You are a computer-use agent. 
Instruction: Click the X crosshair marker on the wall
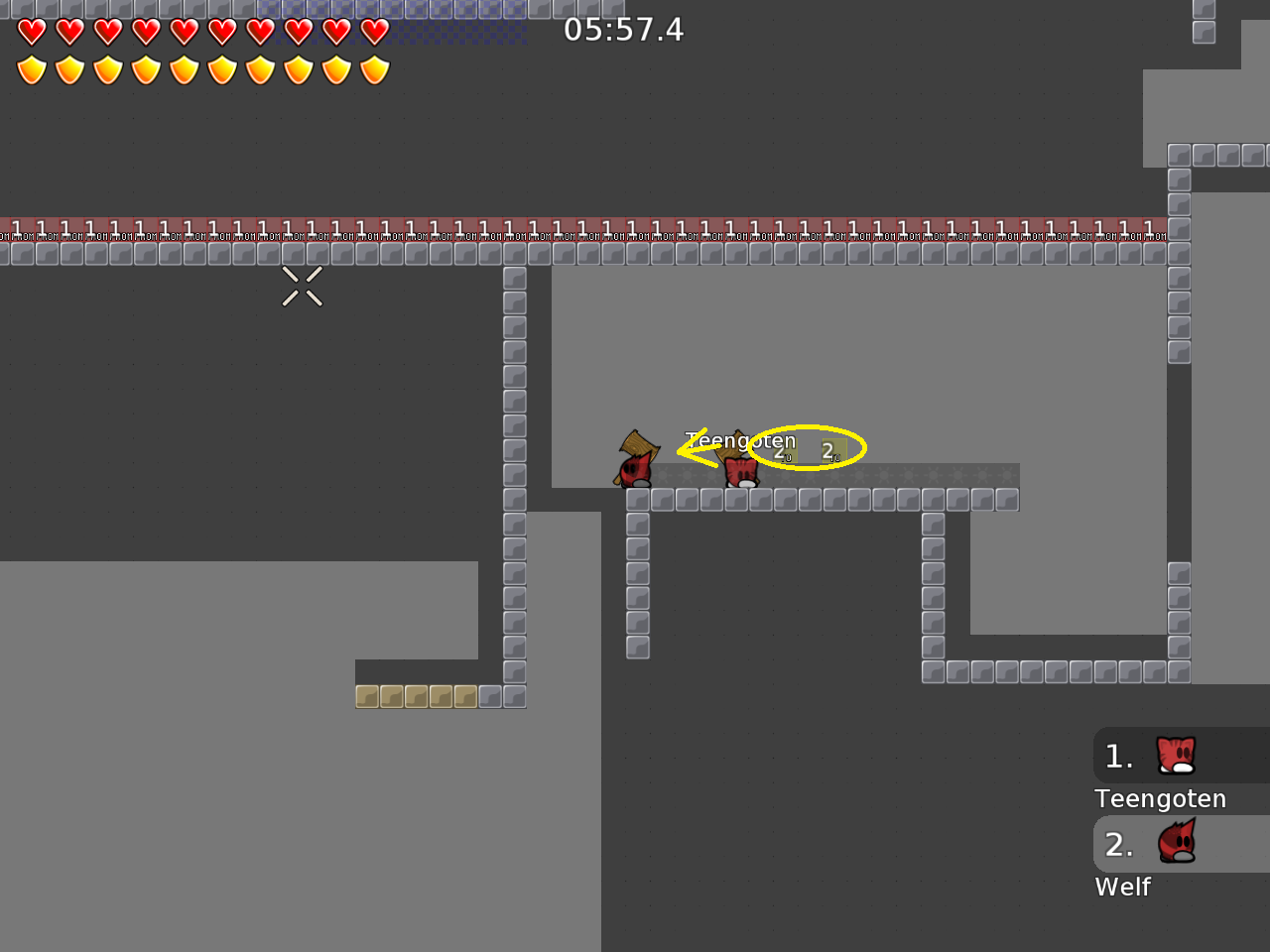(x=302, y=287)
